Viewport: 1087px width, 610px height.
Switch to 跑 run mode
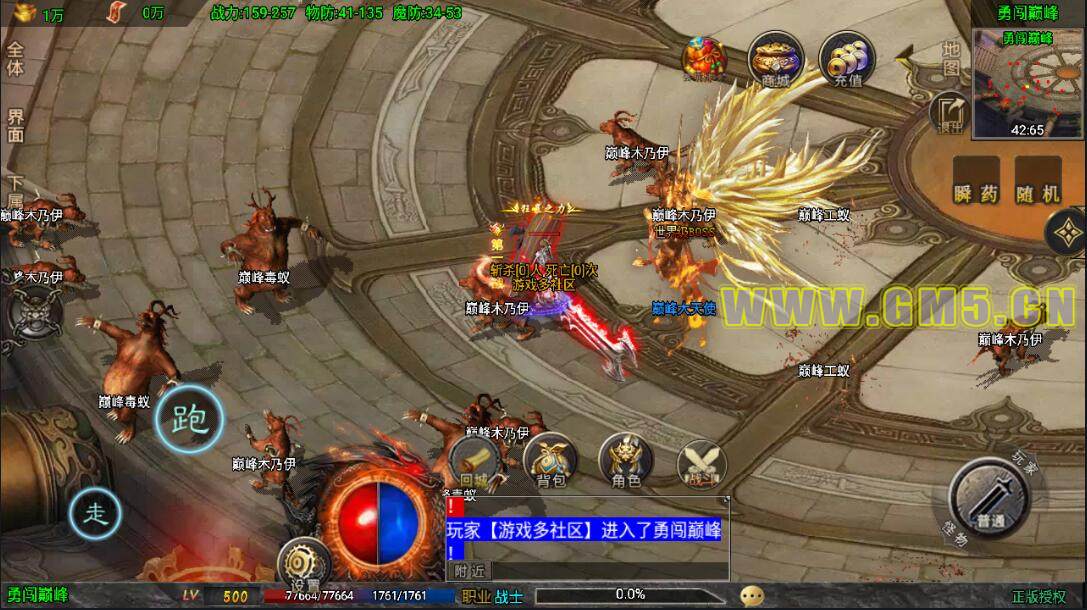[x=189, y=418]
